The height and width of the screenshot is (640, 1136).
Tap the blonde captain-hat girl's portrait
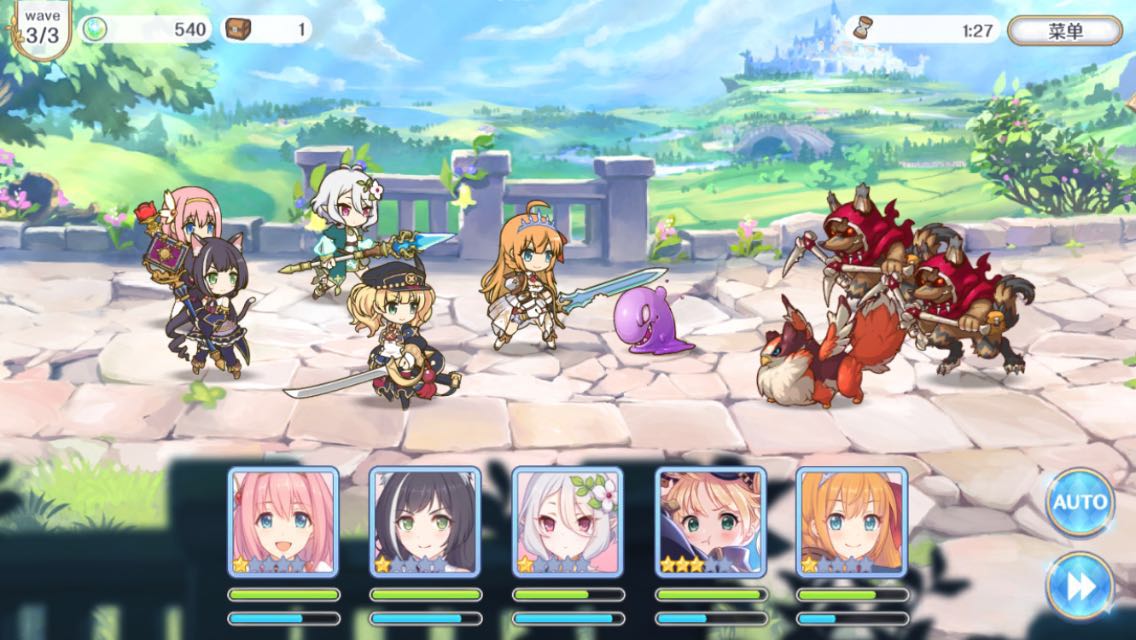710,521
